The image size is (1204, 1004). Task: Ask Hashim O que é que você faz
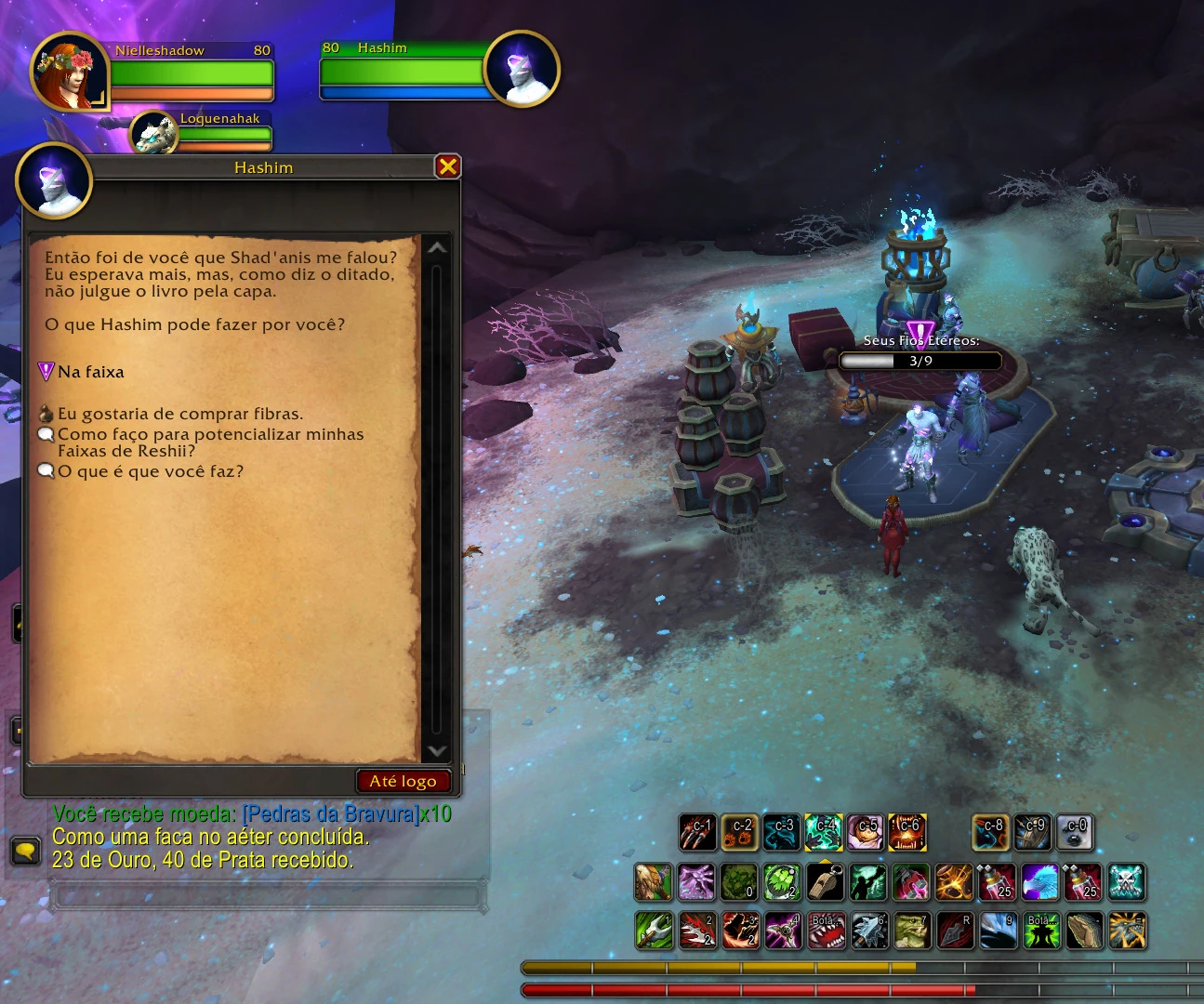[151, 471]
